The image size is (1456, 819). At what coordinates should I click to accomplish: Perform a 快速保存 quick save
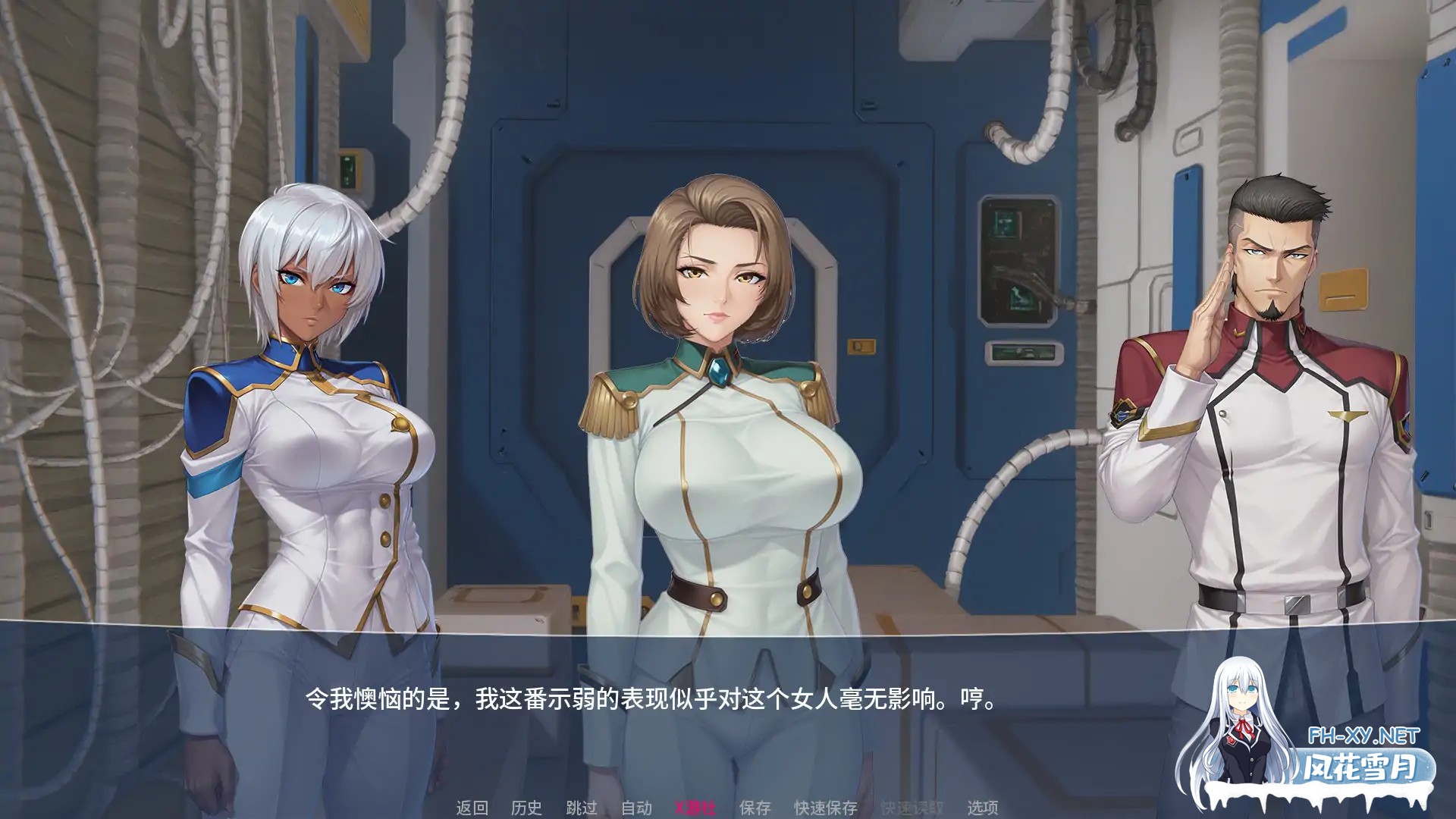[827, 808]
